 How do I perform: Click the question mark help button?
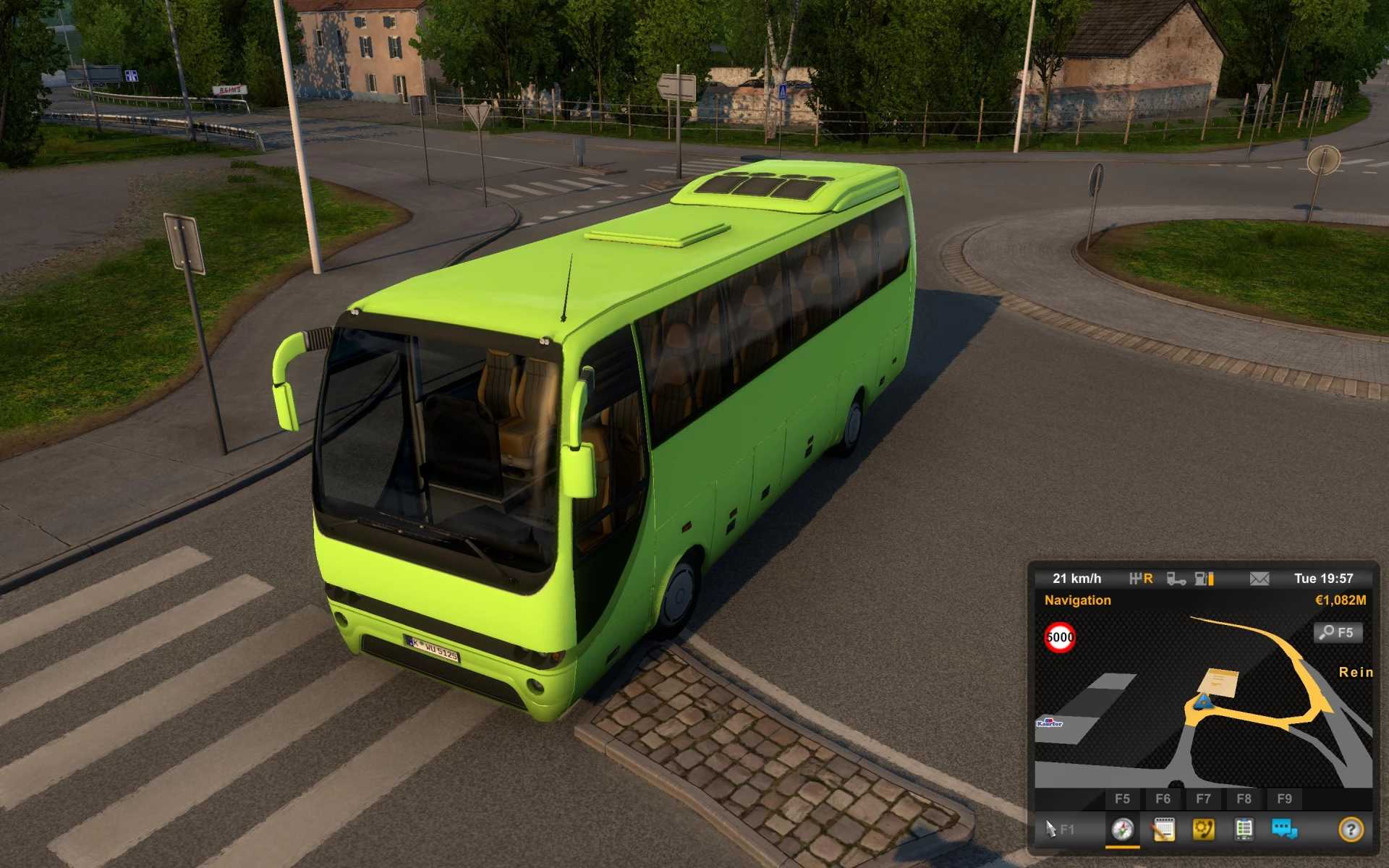1350,829
